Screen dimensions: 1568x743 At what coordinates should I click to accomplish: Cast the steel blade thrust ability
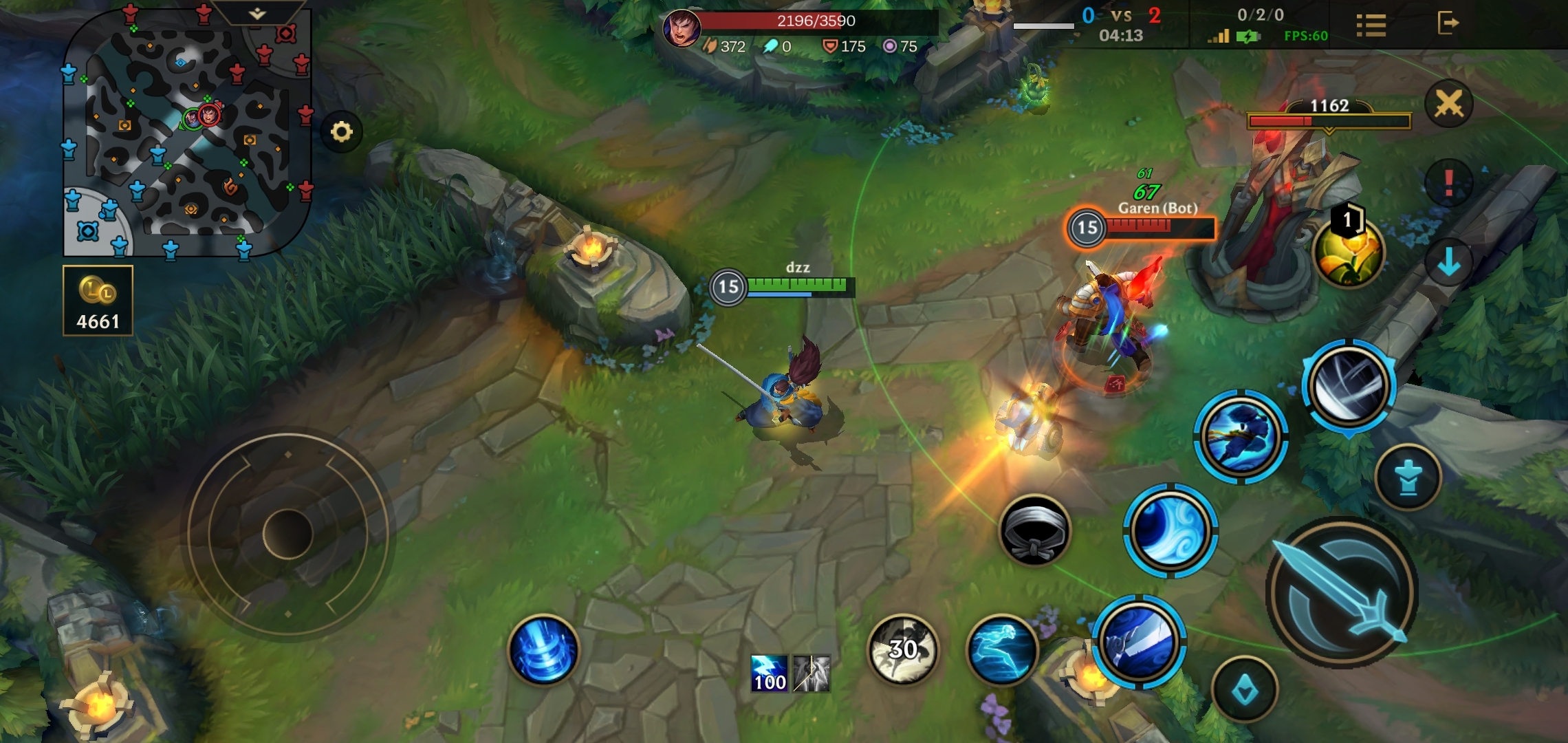click(x=1138, y=641)
